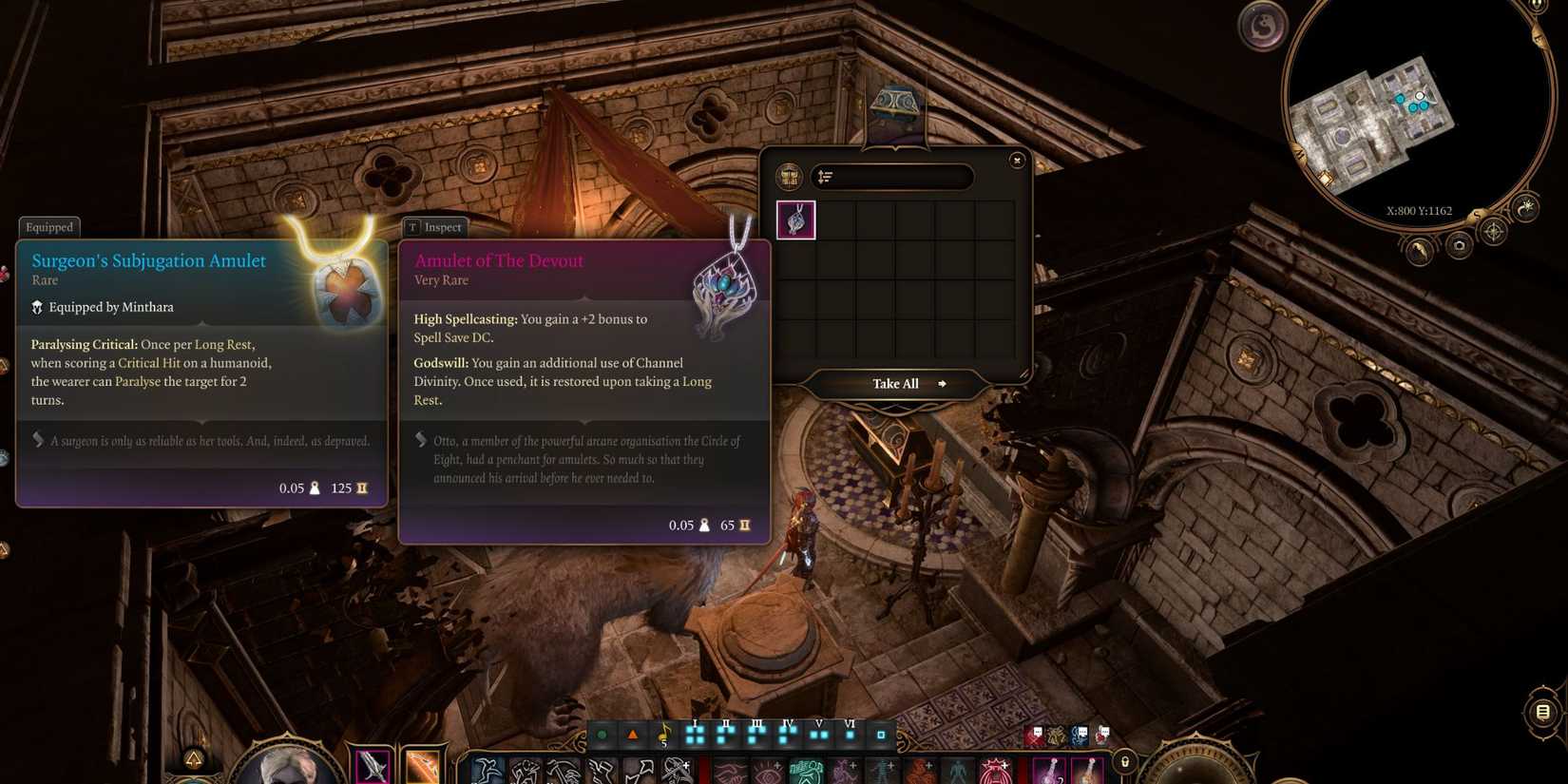Click the round swirl icon left of minimap
This screenshot has height=784, width=1568.
pos(1262,27)
